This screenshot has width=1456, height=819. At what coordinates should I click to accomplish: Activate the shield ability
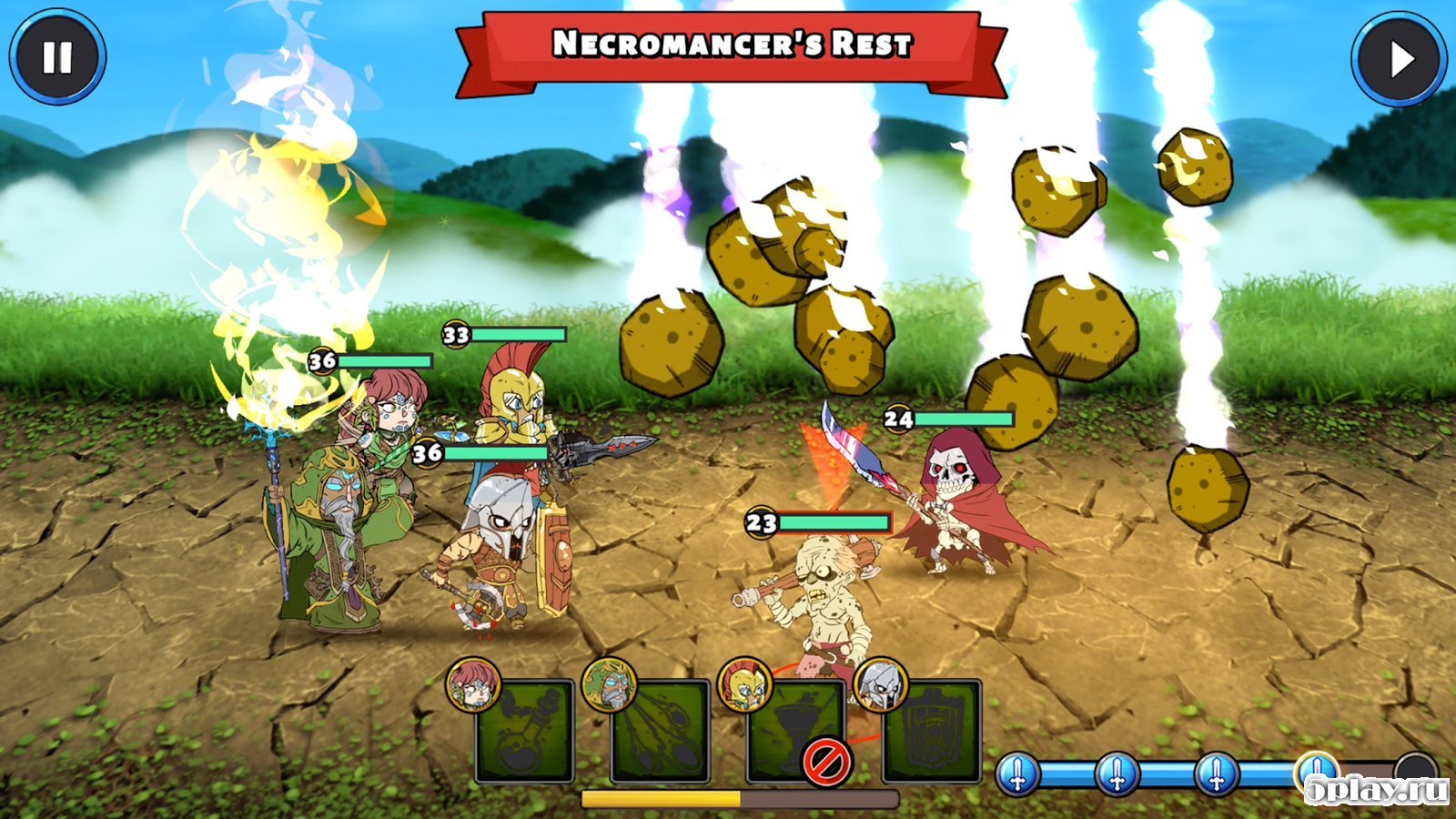pos(934,732)
